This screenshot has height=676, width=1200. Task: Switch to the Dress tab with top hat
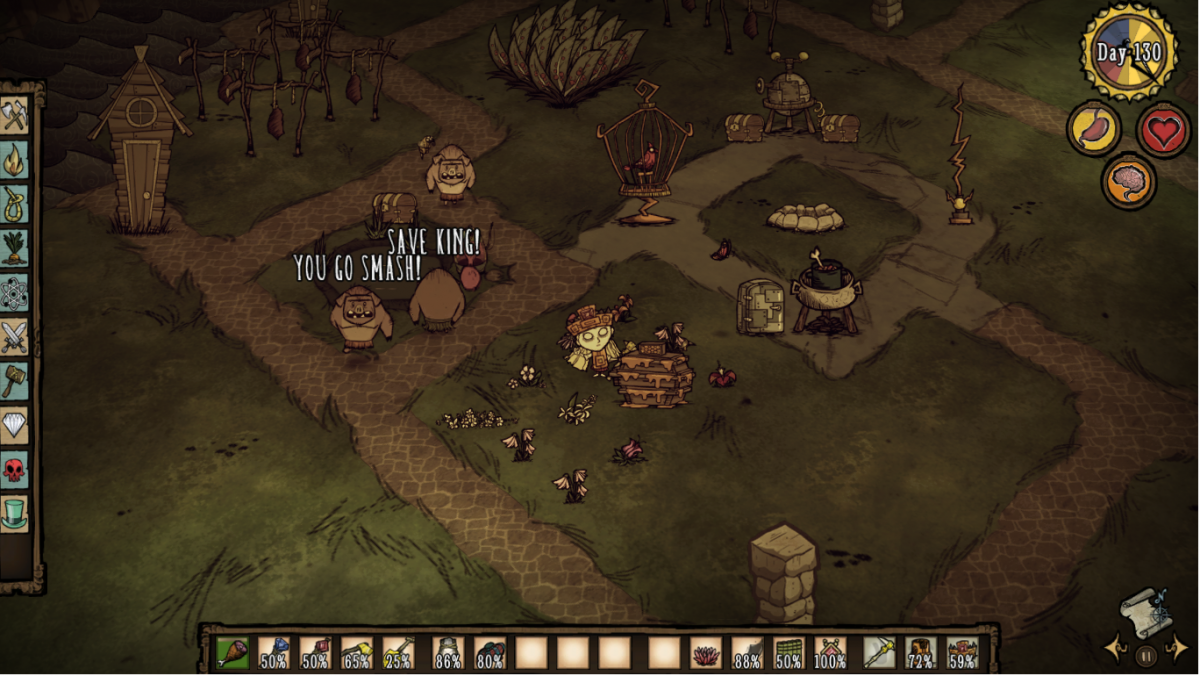pos(14,513)
